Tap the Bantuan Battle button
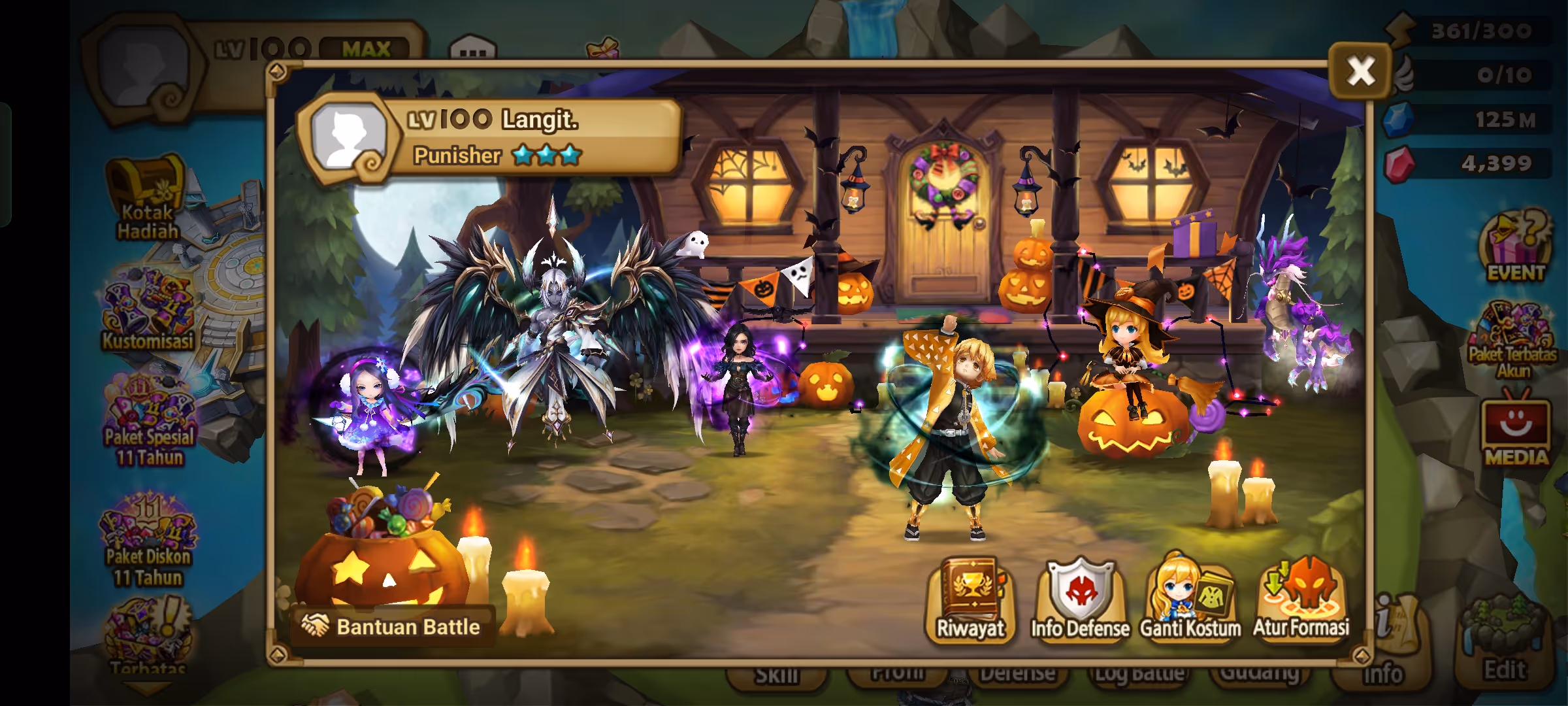Viewport: 1568px width, 706px height. click(x=392, y=627)
